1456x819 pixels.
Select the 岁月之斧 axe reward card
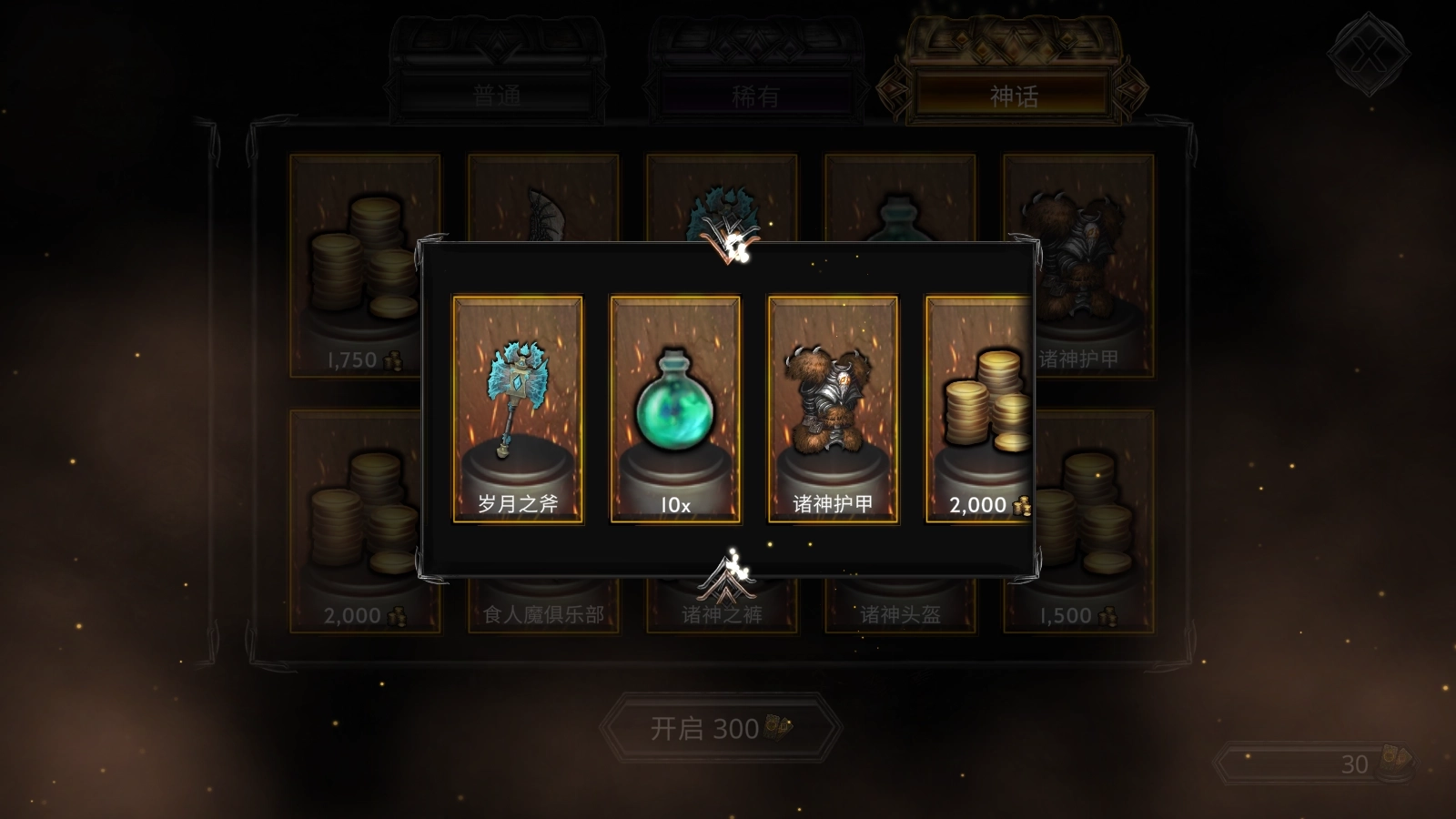[x=518, y=409]
